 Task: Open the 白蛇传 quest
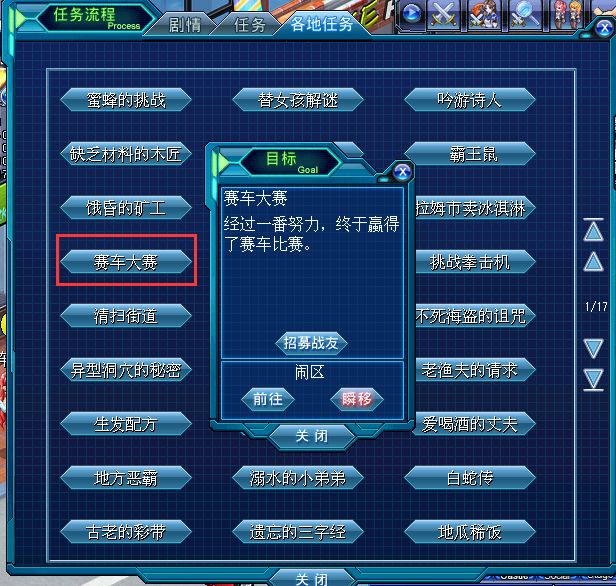pyautogui.click(x=469, y=478)
